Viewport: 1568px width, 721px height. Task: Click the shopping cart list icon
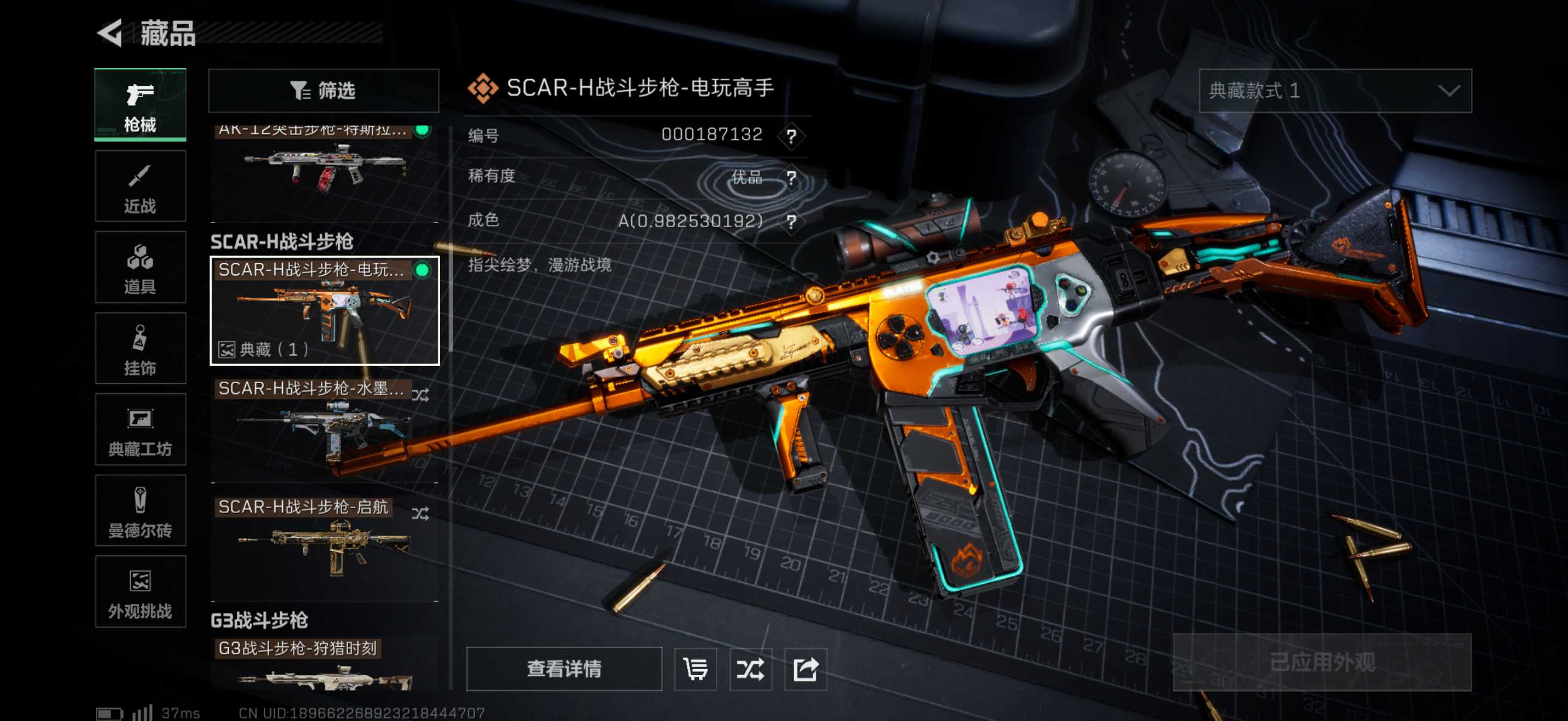(695, 668)
